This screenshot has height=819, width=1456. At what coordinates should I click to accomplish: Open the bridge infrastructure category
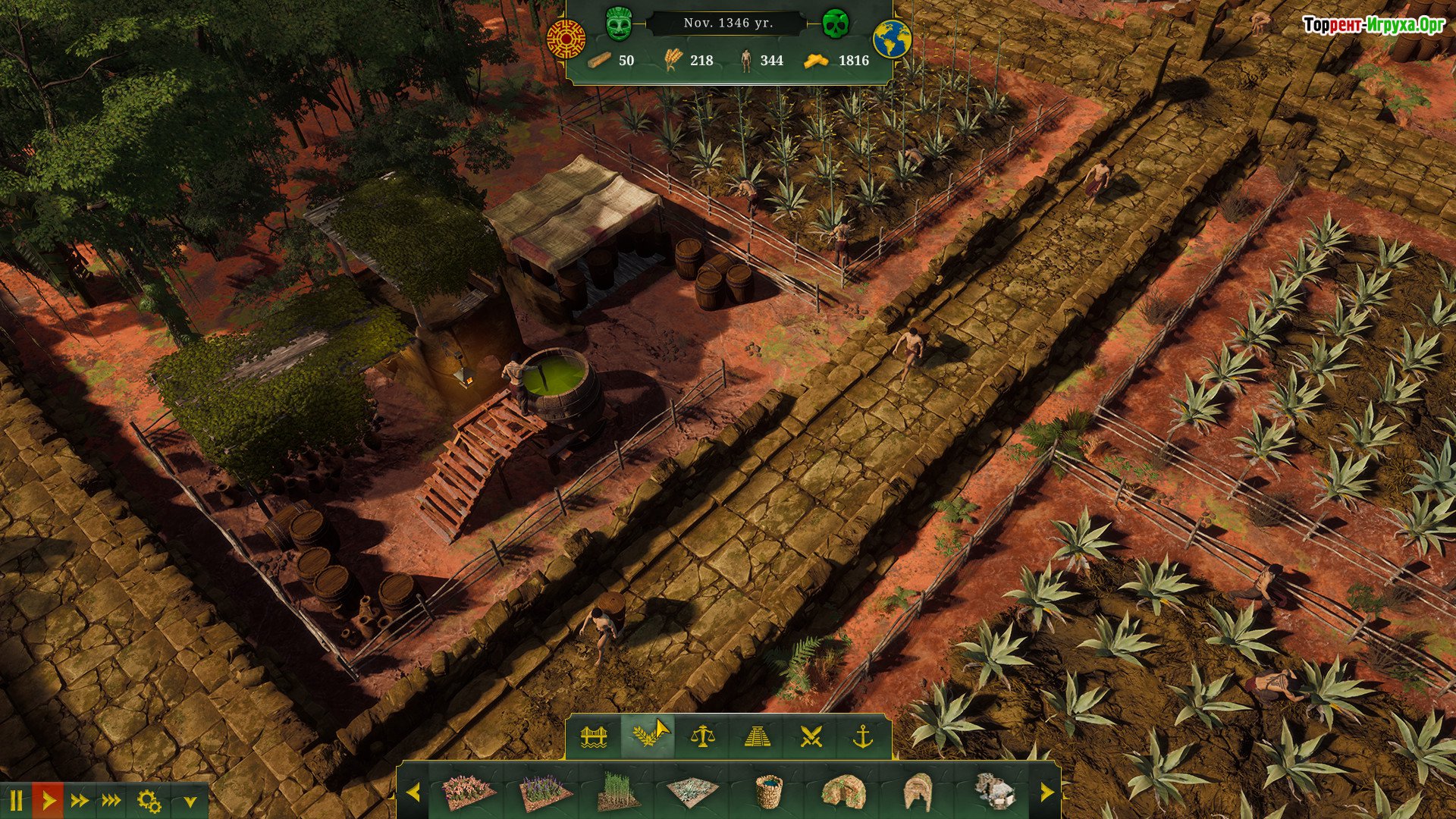[x=594, y=736]
